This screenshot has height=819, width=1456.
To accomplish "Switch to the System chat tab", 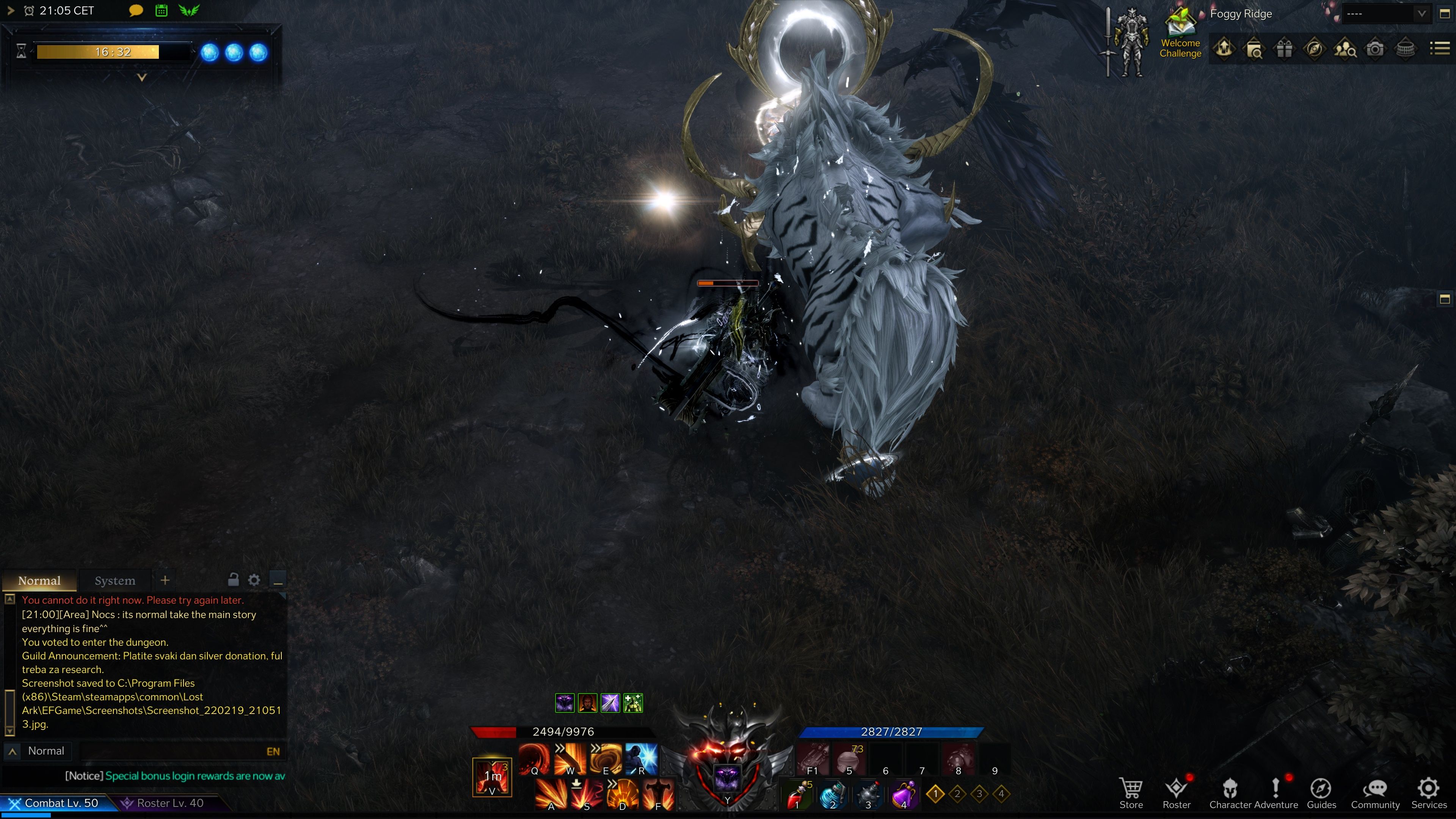I will coord(115,581).
